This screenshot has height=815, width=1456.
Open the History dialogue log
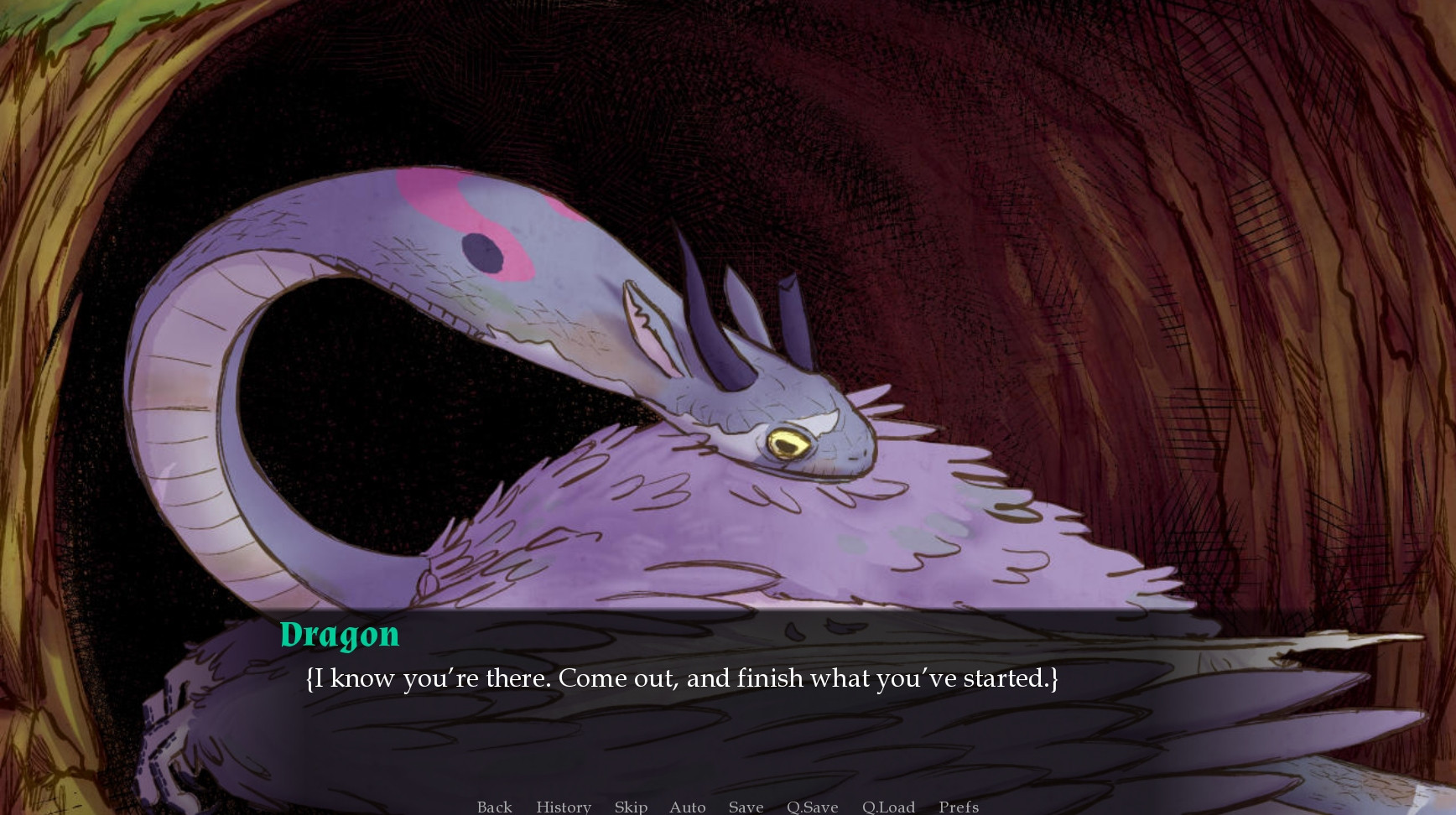[563, 807]
